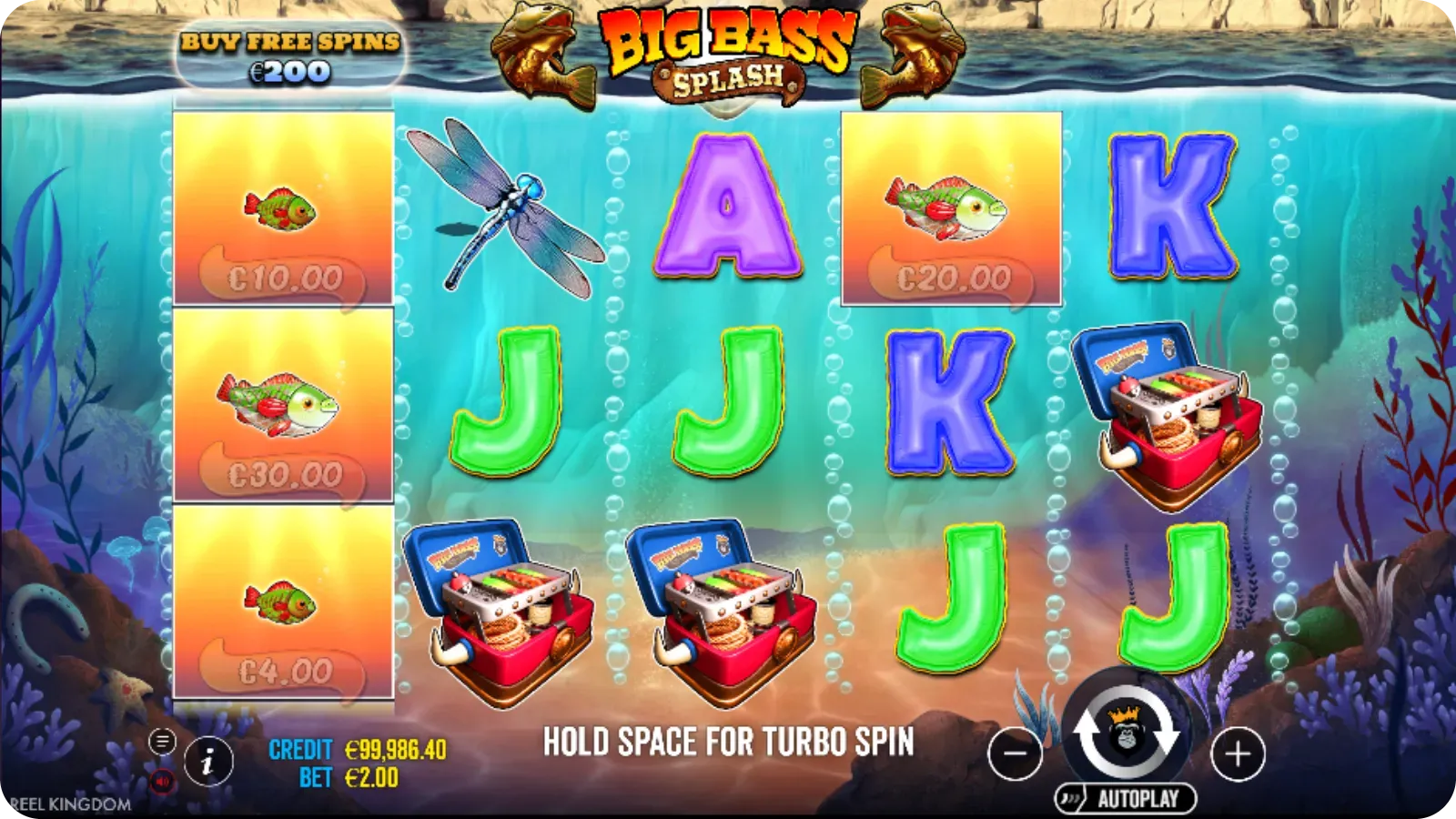1456x819 pixels.
Task: Open the hamburger menu
Action: (162, 742)
